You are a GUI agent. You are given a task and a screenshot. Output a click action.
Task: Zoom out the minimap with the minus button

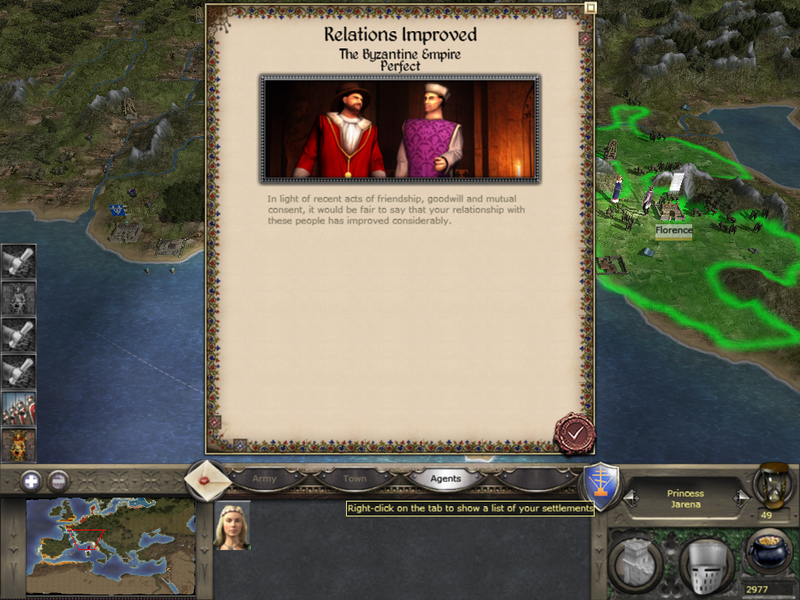[58, 479]
